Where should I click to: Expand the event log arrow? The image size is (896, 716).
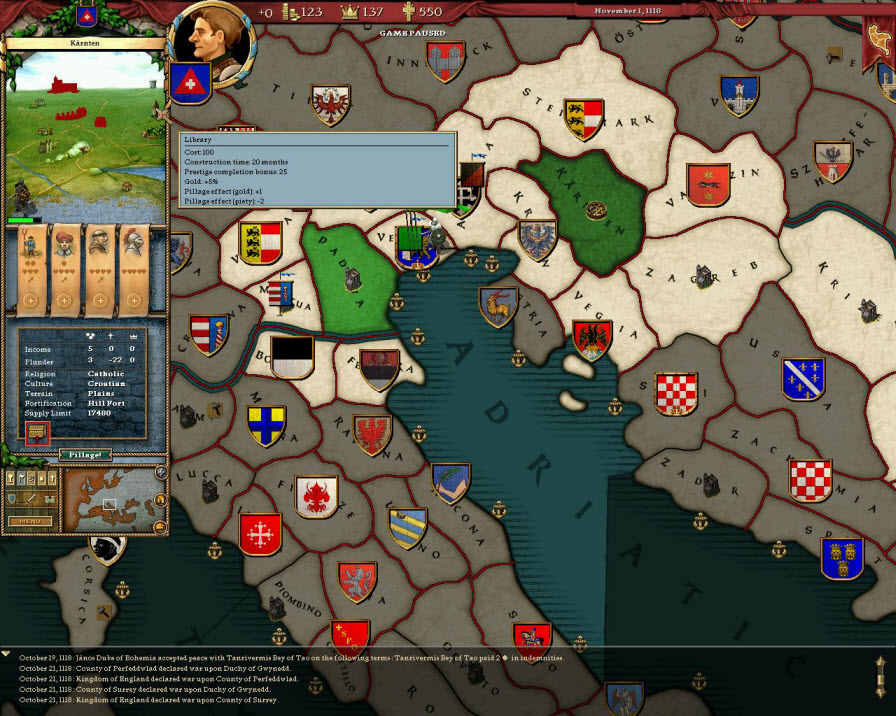pyautogui.click(x=6, y=652)
